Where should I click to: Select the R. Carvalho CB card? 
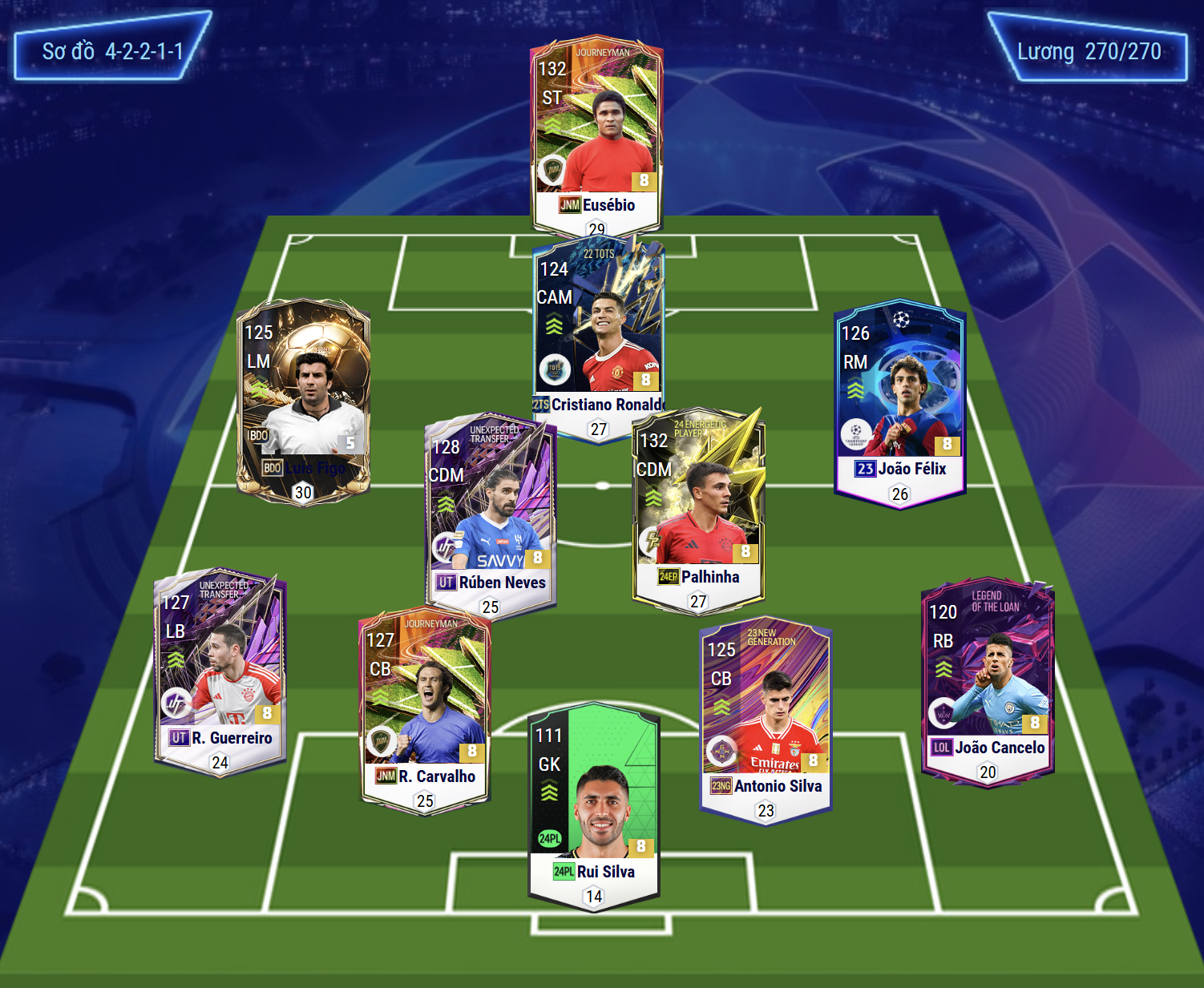(425, 707)
